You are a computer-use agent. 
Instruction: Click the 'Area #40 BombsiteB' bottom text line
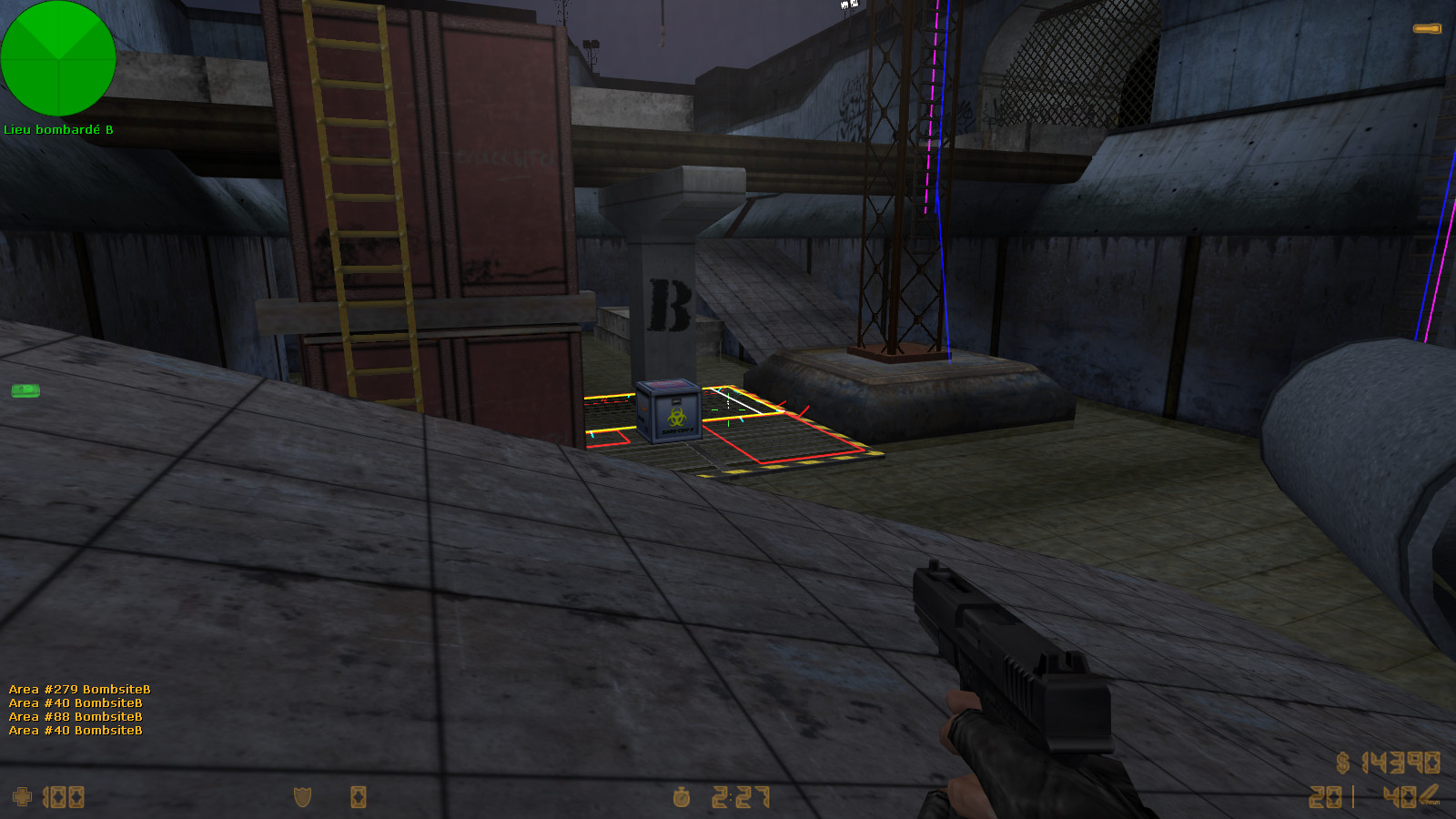click(75, 730)
